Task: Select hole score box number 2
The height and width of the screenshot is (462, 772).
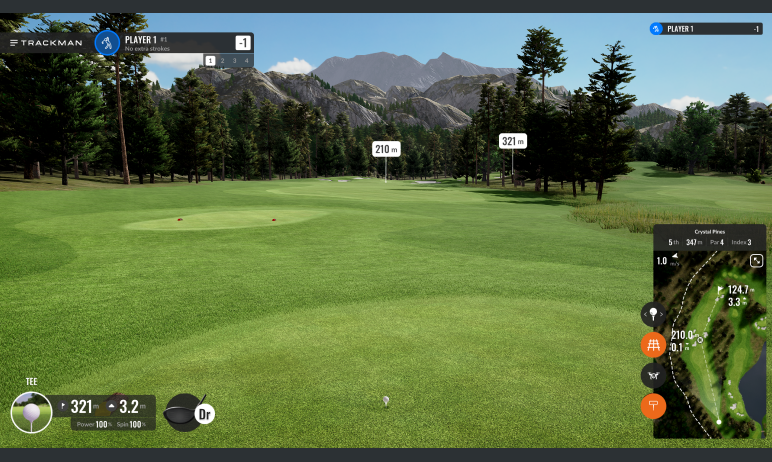Action: click(222, 61)
